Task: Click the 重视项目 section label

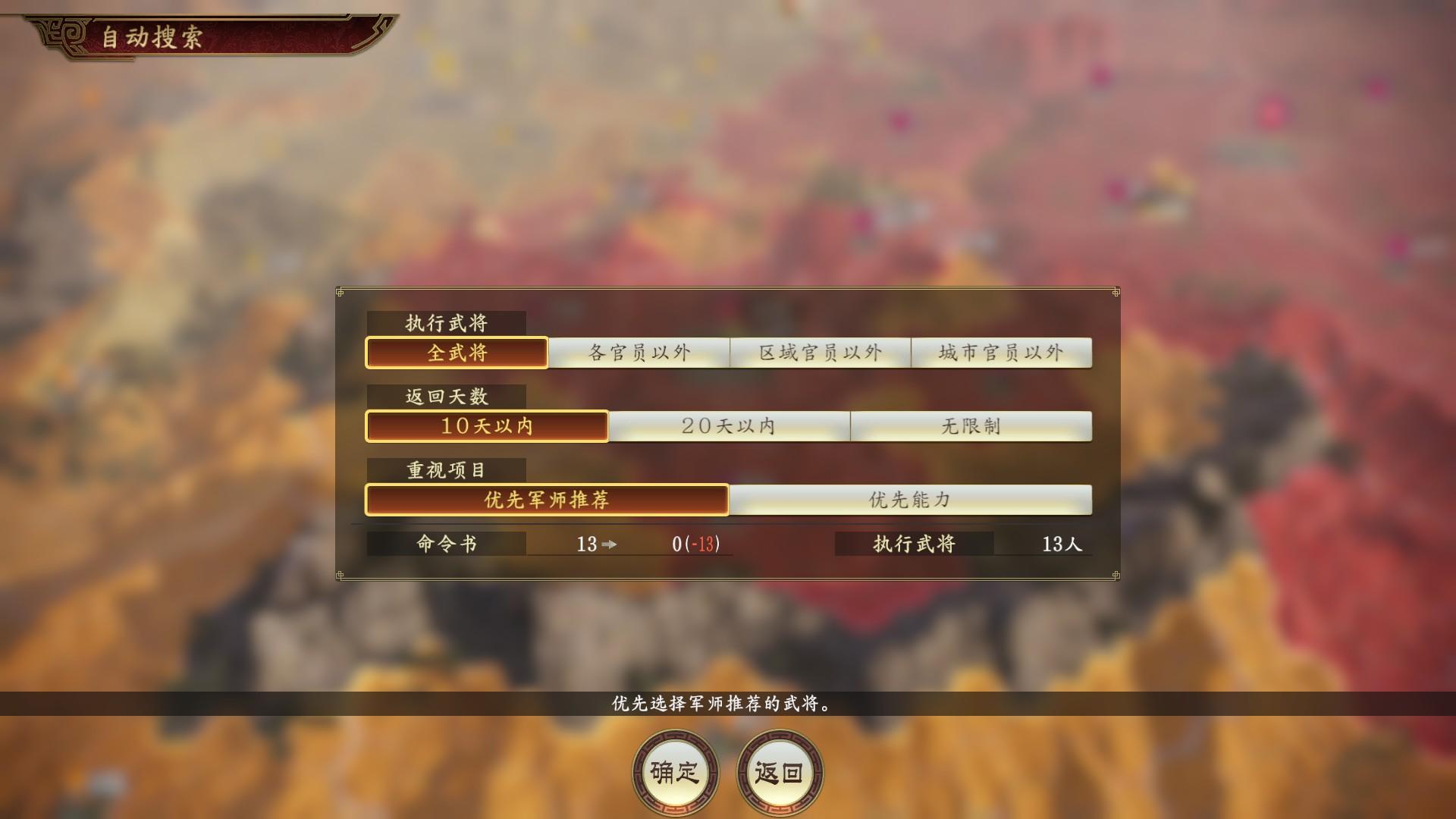Action: (444, 470)
